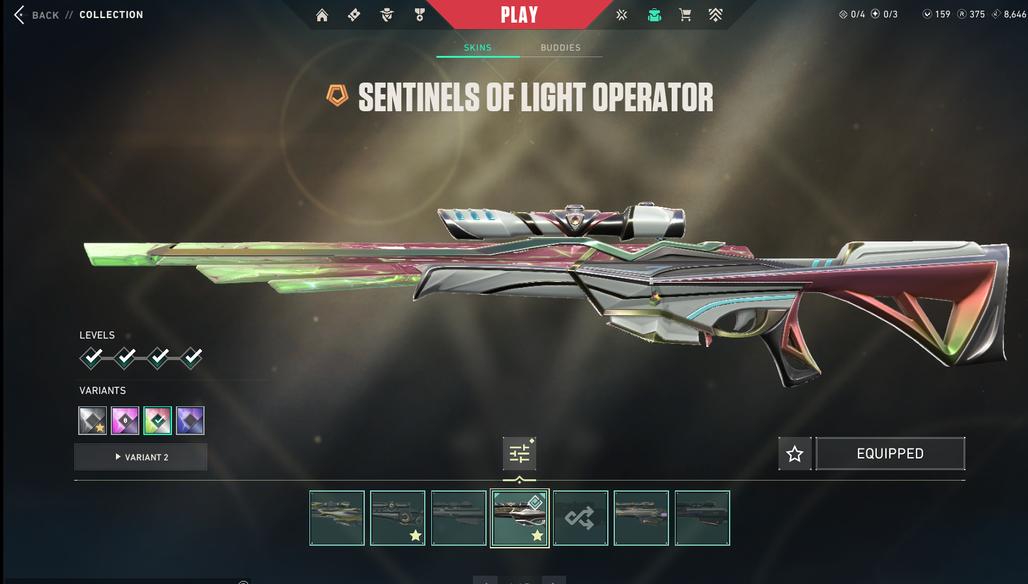Image resolution: width=1028 pixels, height=584 pixels.
Task: Toggle the favorite star button
Action: 795,454
